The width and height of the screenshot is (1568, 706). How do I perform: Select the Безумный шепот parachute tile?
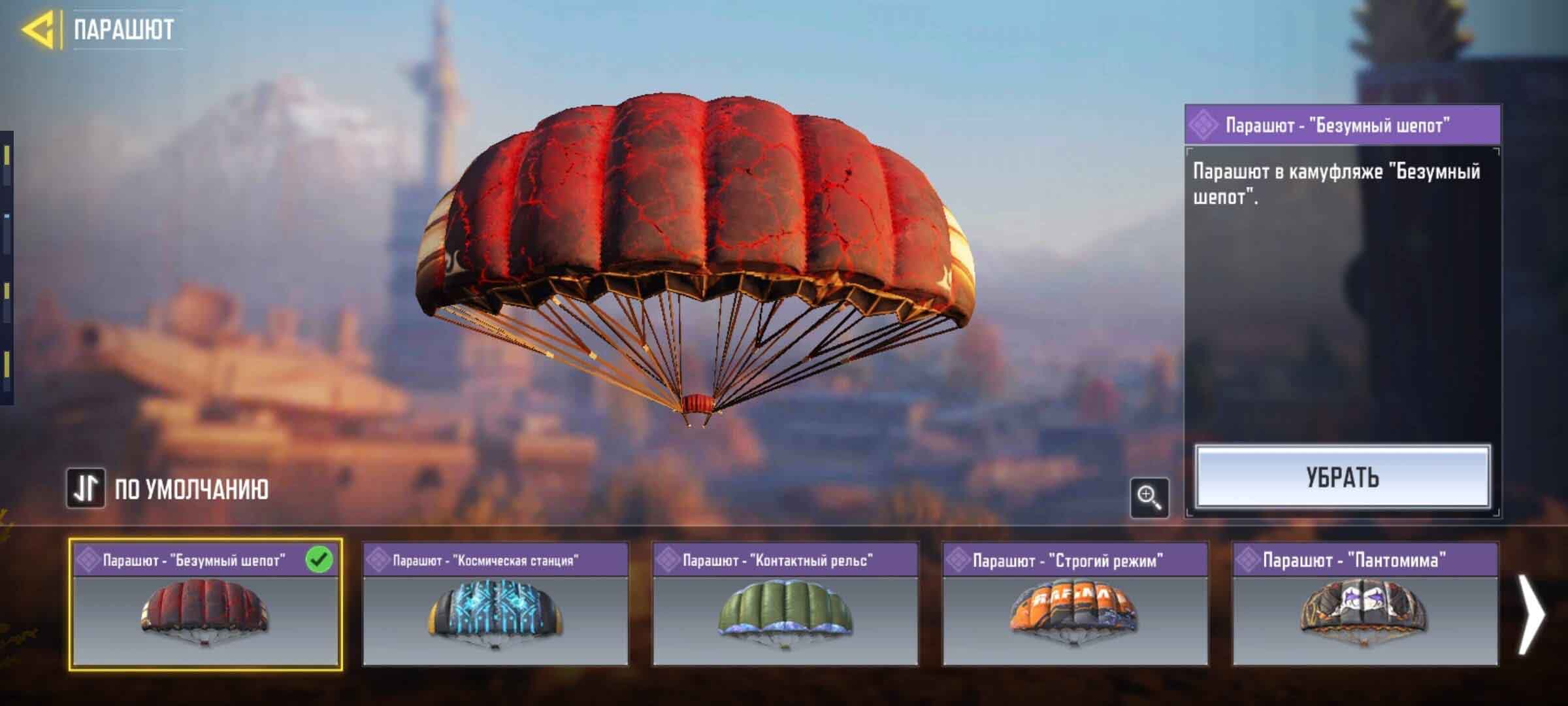coord(205,603)
